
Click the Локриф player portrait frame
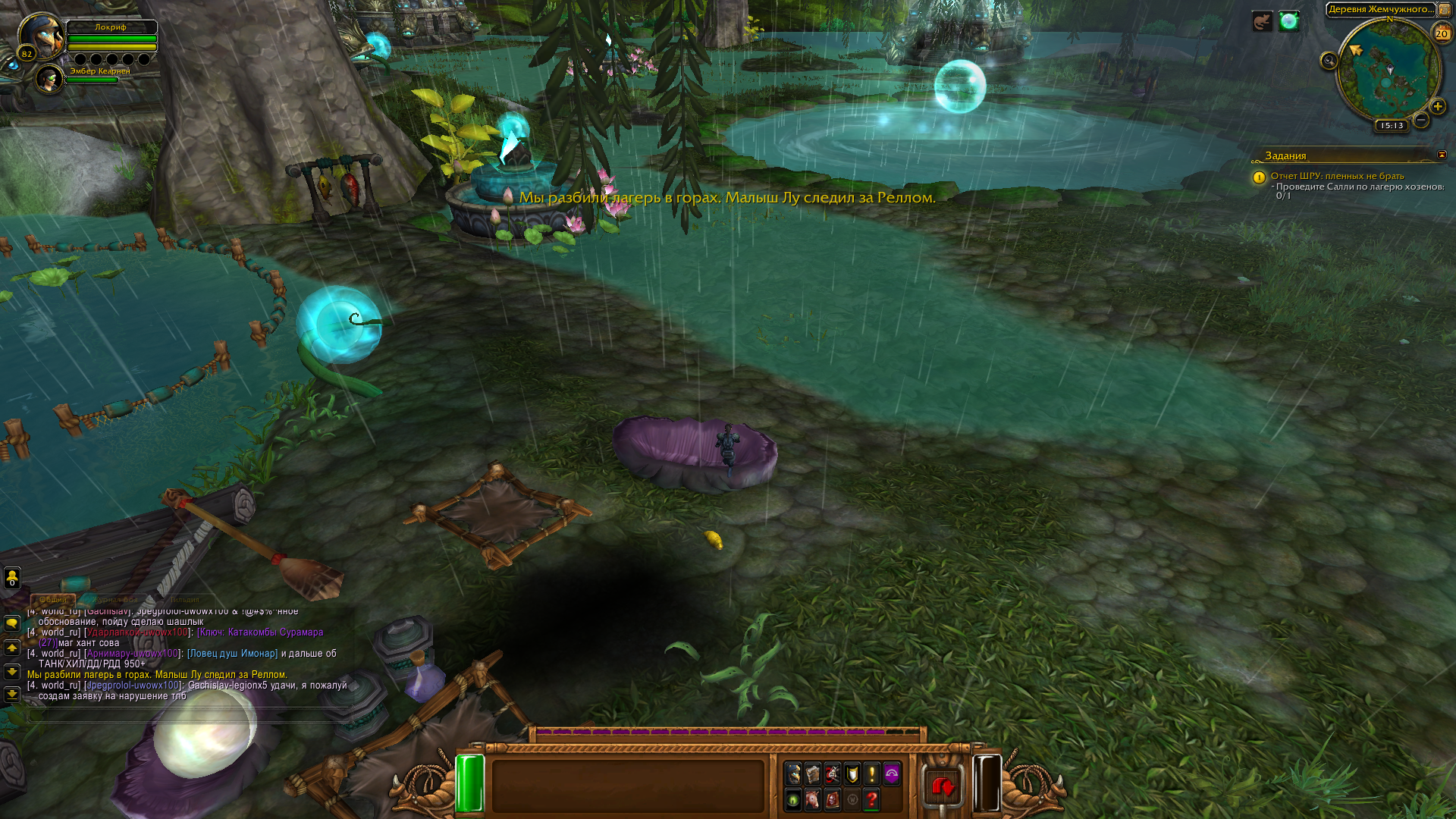(x=41, y=35)
